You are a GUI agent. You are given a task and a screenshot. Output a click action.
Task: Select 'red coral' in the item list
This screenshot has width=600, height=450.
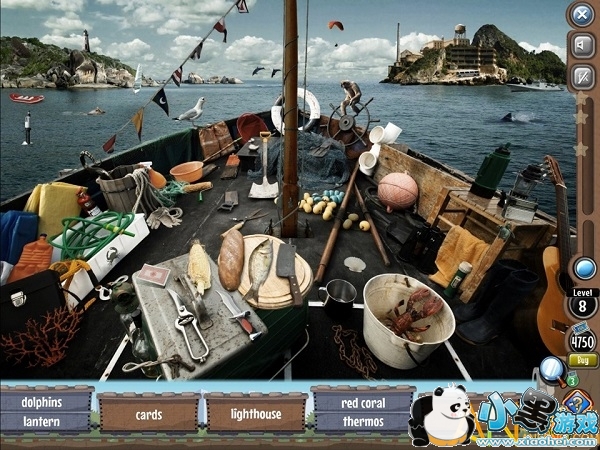coord(362,402)
